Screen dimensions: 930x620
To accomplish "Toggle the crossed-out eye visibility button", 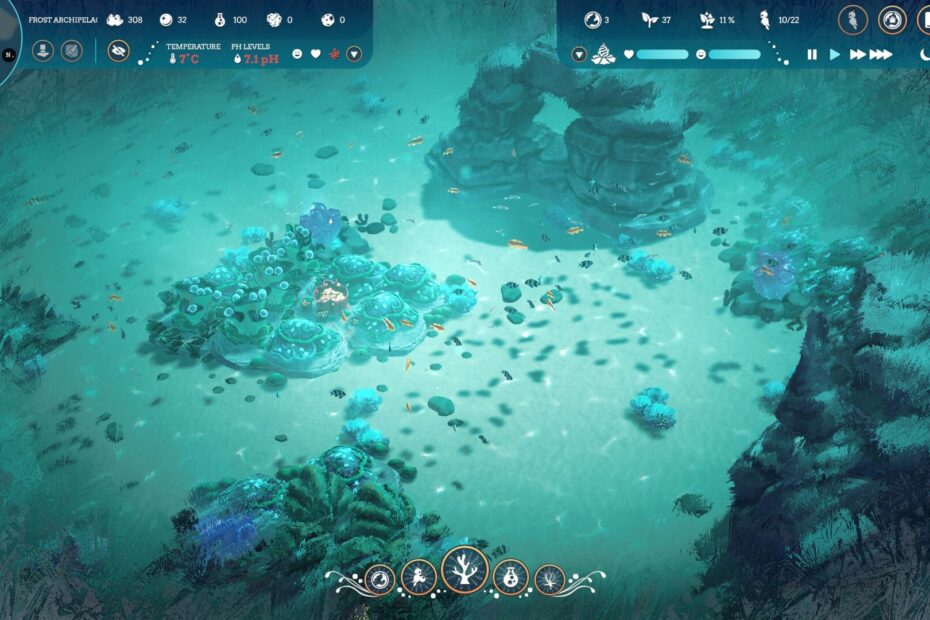I will (x=118, y=51).
